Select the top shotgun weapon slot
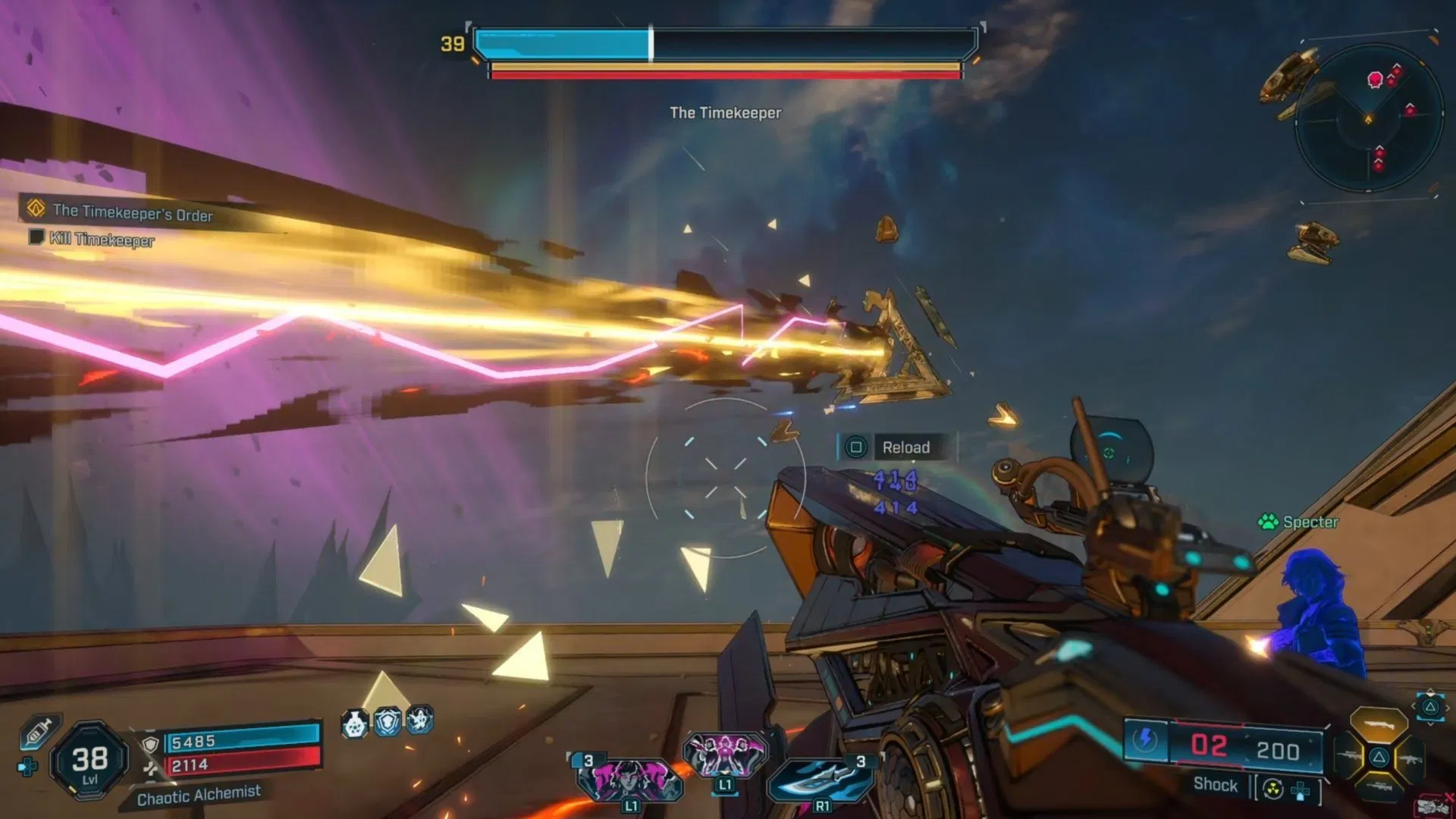1456x819 pixels. [1379, 723]
